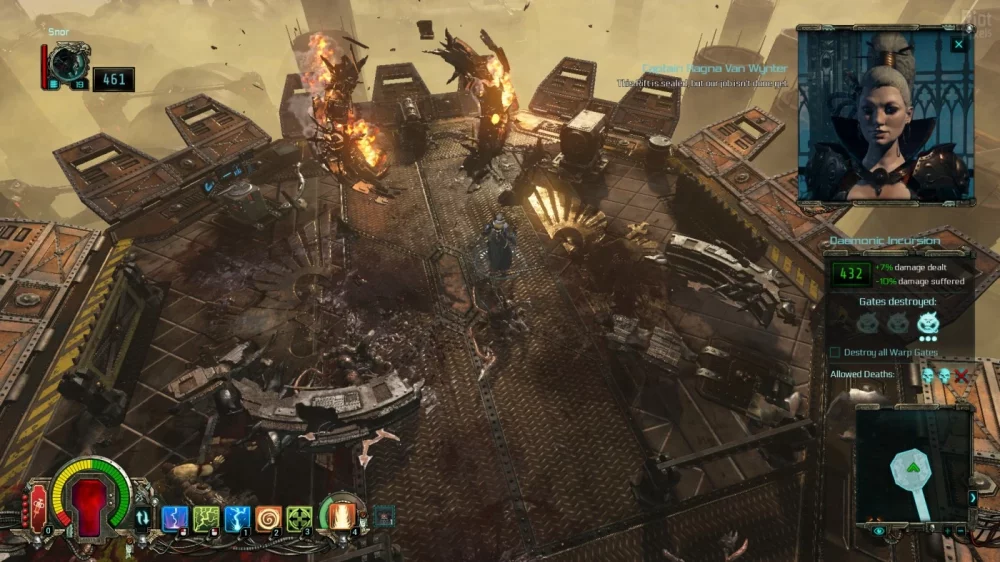Activate the orange spiral vortex skill

pos(268,517)
